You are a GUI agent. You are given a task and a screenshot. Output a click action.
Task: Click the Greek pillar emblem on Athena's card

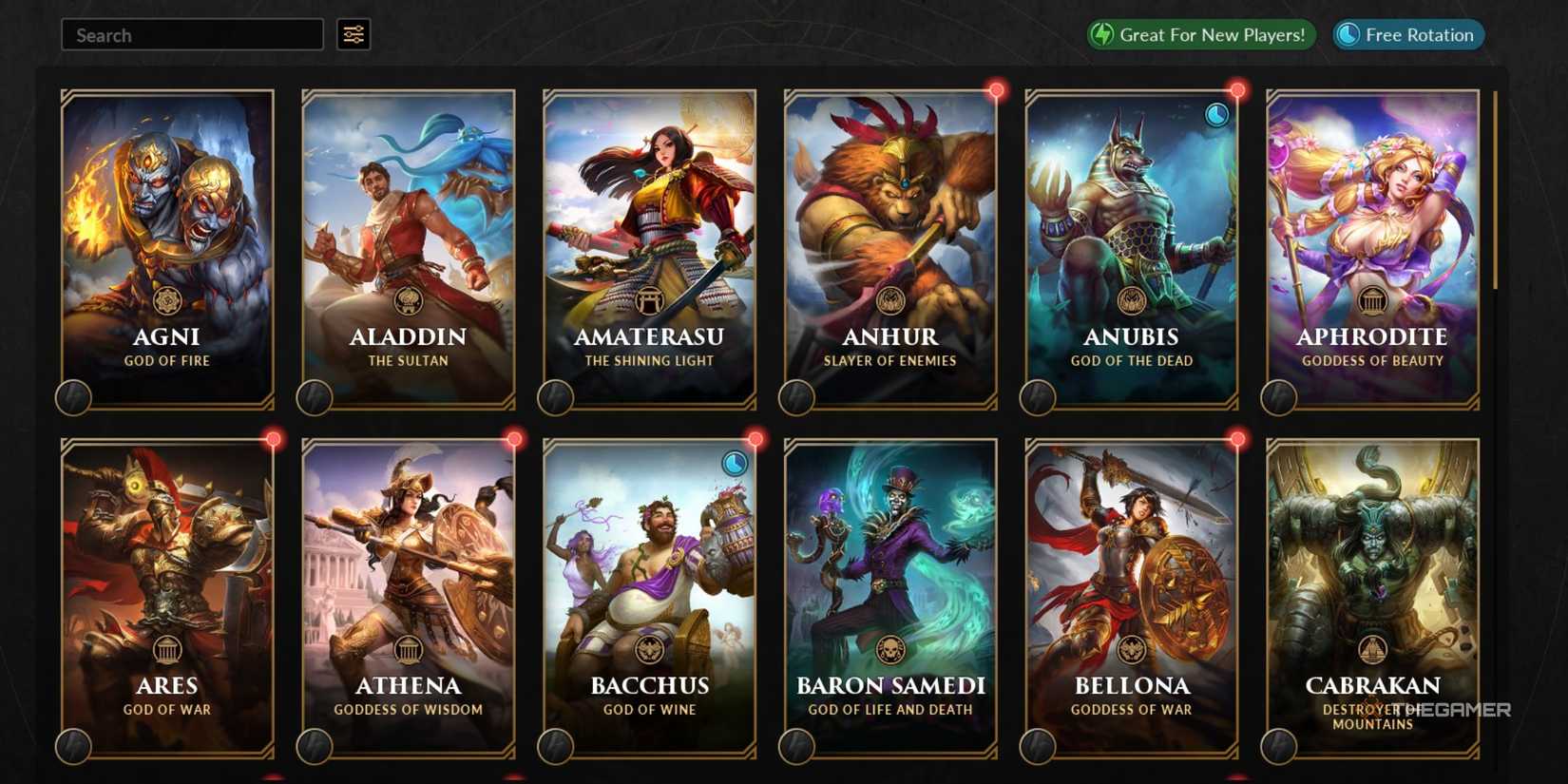click(x=409, y=651)
